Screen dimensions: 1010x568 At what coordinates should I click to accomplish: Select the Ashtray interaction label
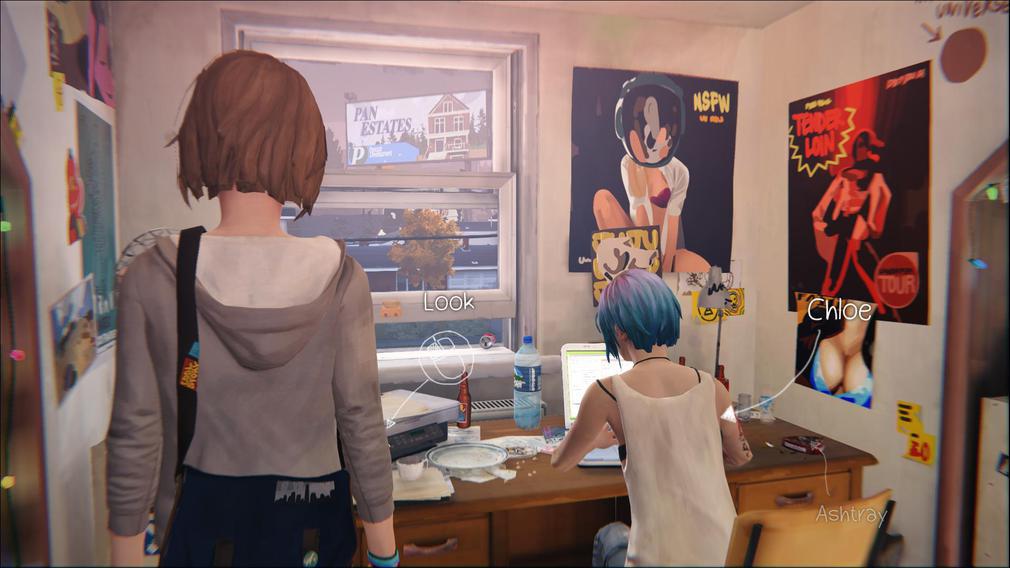(851, 514)
